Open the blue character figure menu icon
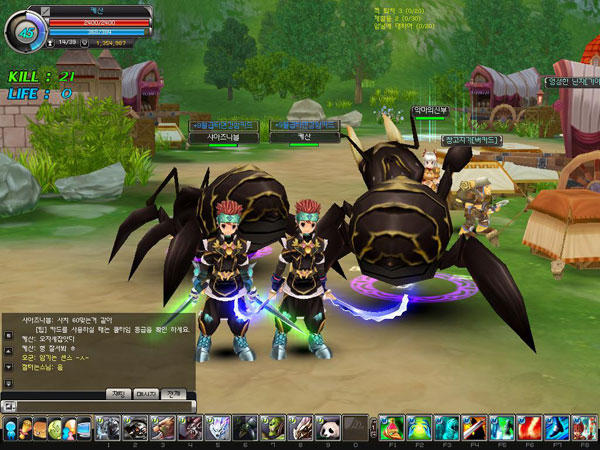This screenshot has width=600, height=450. click(10, 428)
